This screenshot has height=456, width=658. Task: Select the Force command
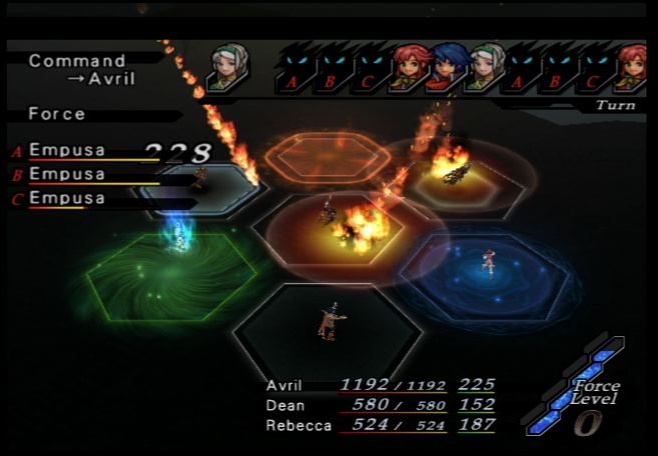pos(57,114)
